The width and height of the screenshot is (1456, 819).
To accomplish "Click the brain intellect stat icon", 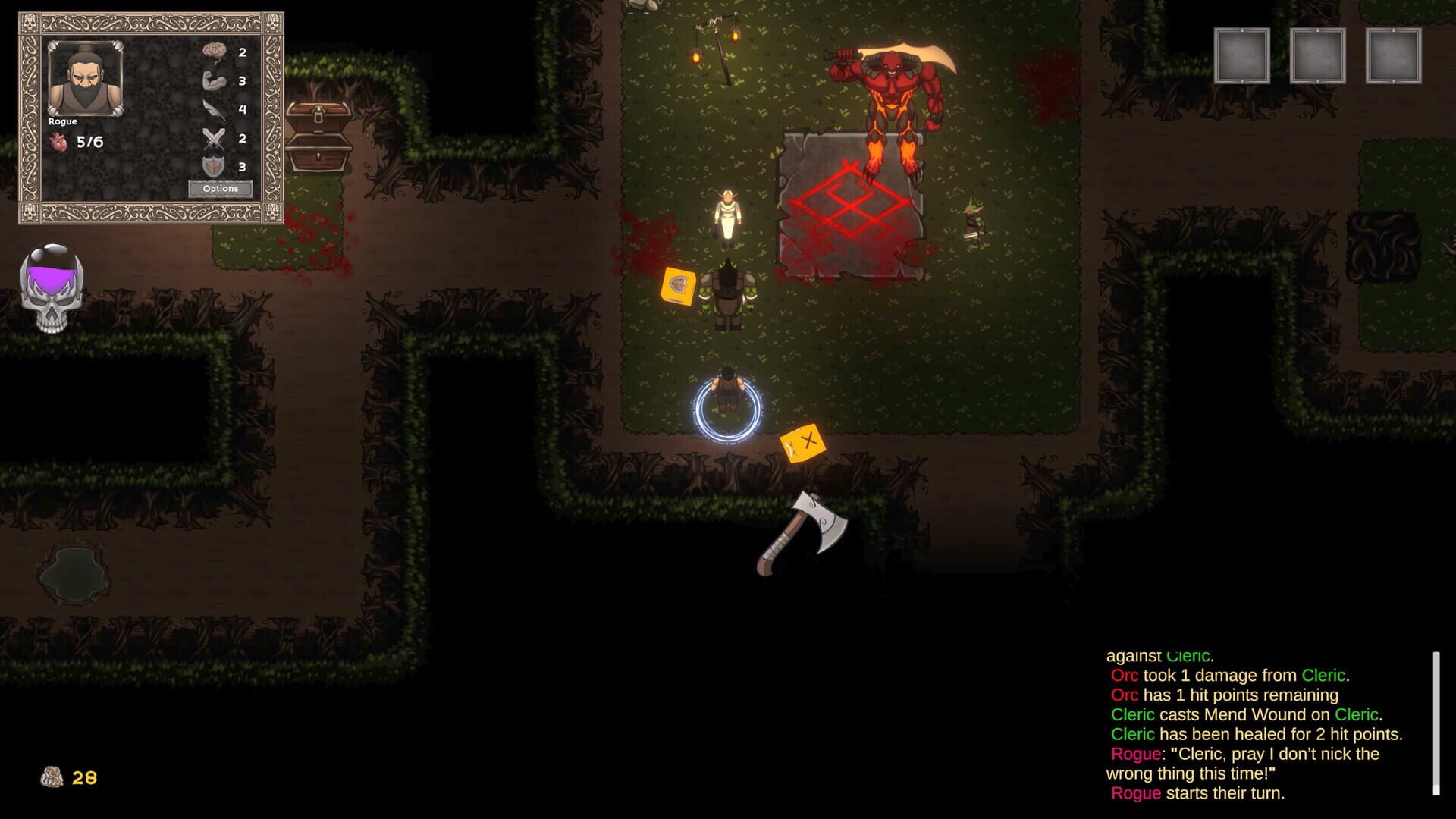I will click(x=215, y=53).
